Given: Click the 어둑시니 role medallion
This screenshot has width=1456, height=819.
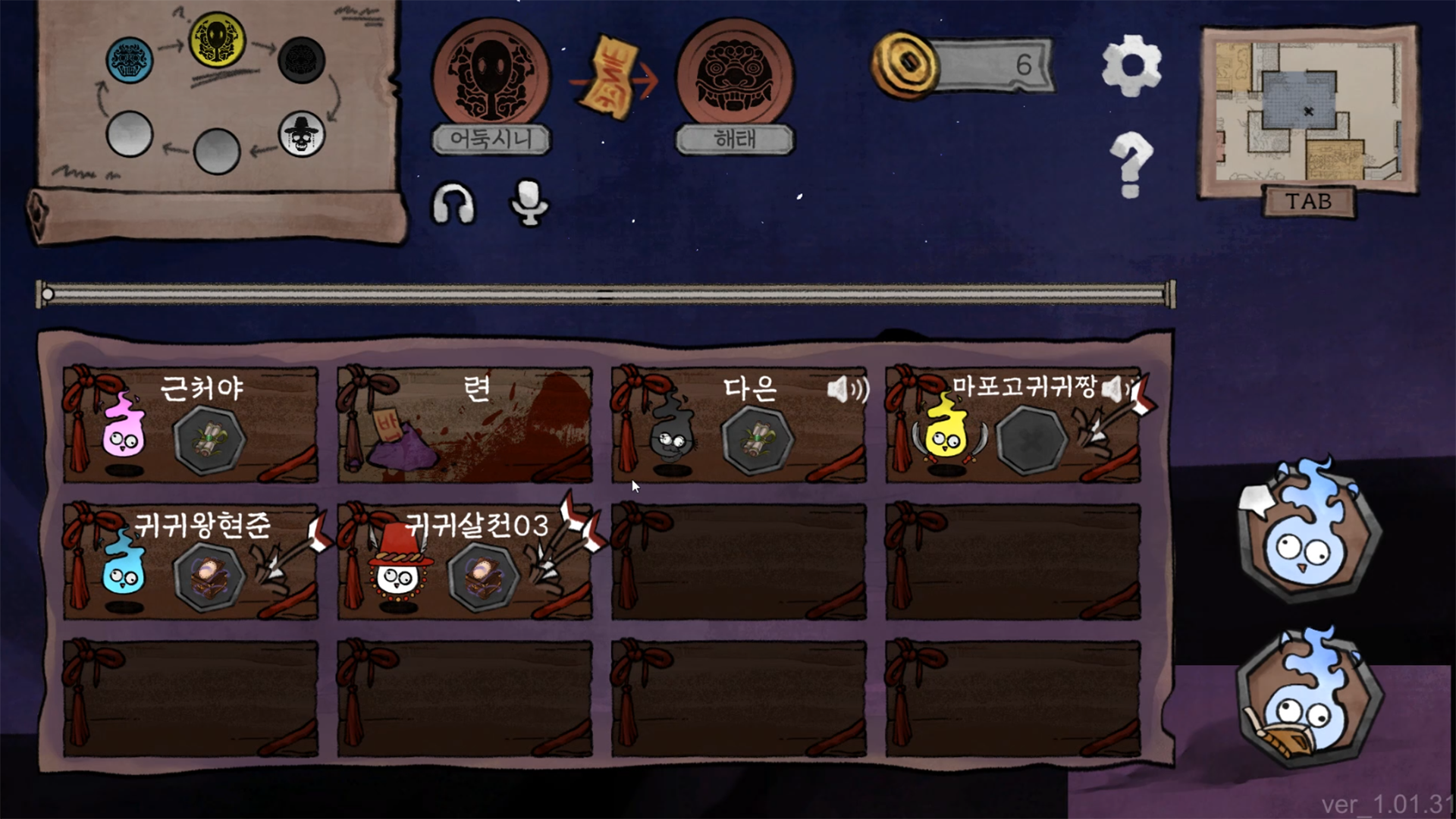Looking at the screenshot, I should (491, 77).
